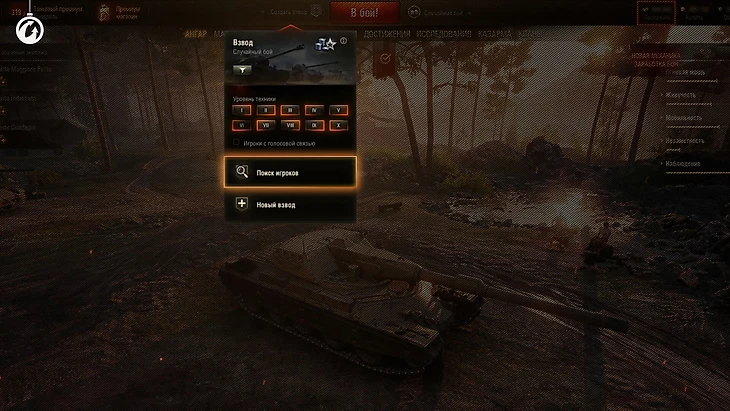Click the red «В бой!» battle button
This screenshot has width=730, height=411.
tap(365, 12)
